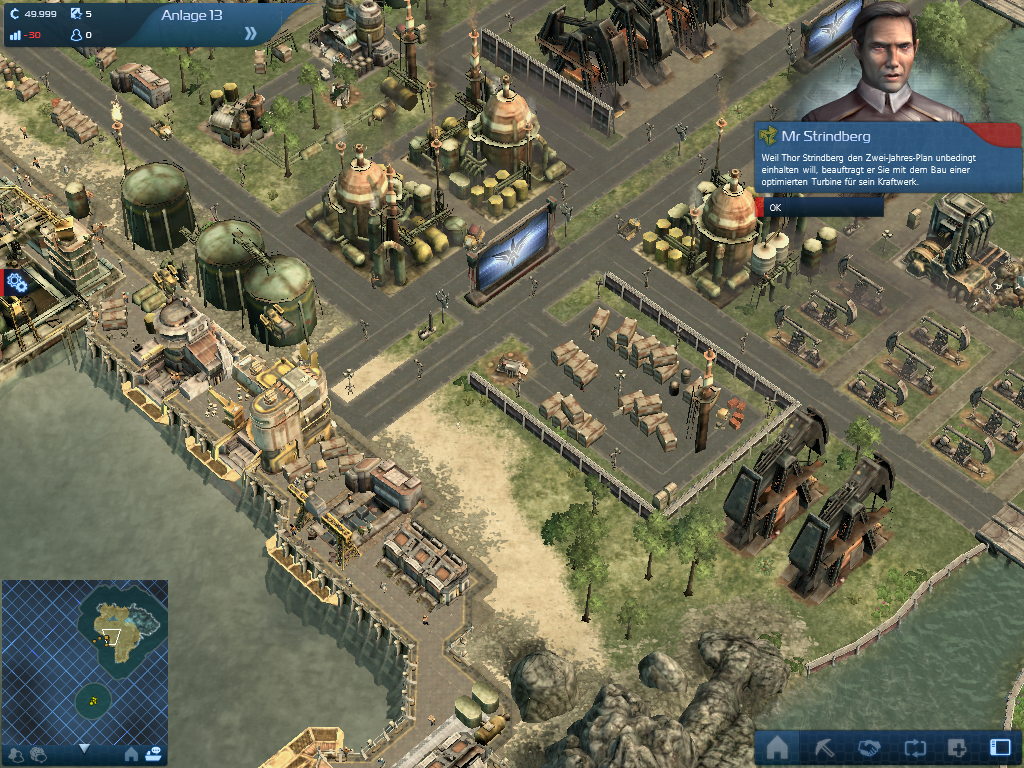Viewport: 1024px width, 768px height.
Task: Open the handshake diplomacy menu
Action: [x=868, y=747]
